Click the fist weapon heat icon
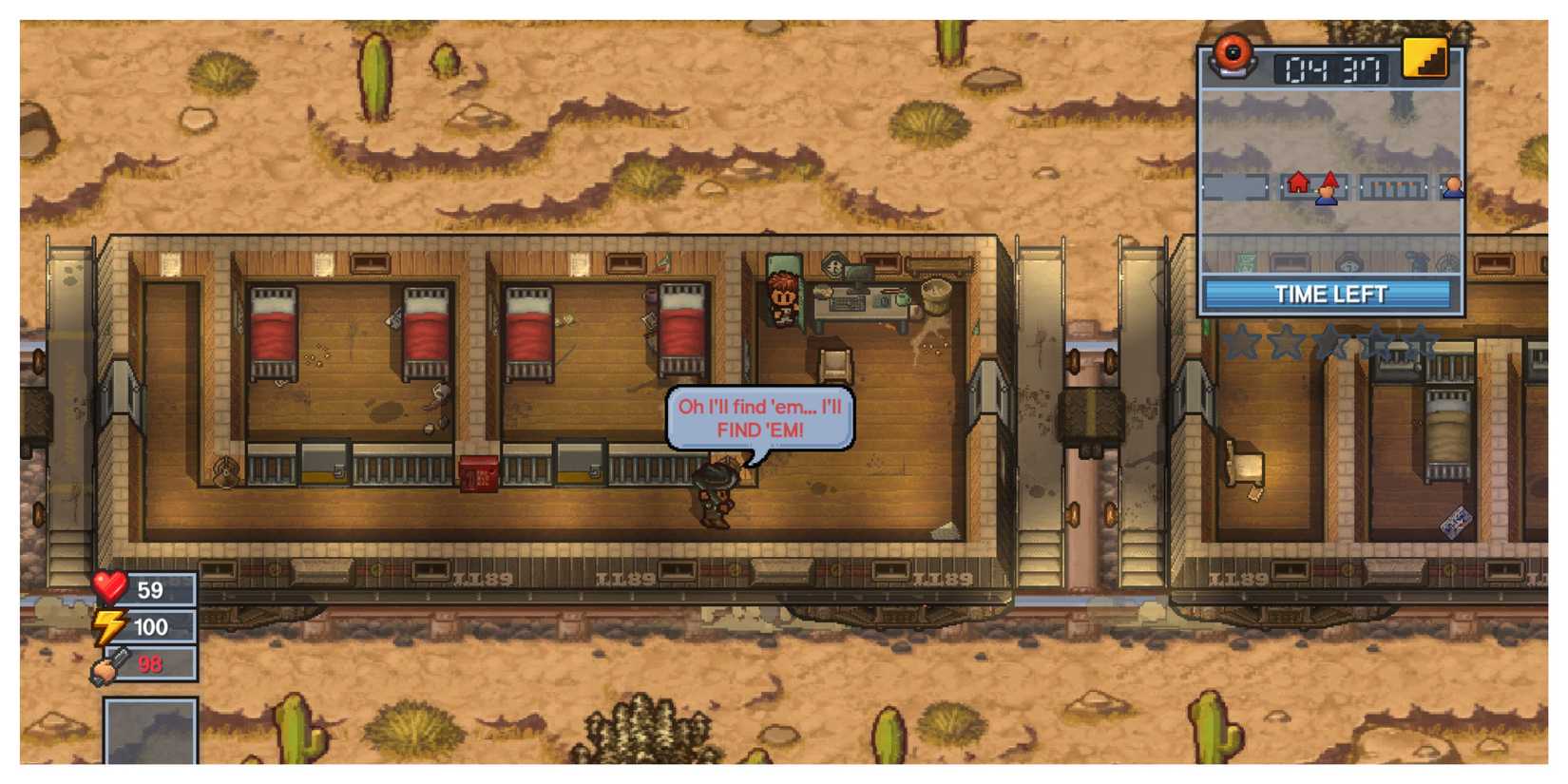 point(107,665)
